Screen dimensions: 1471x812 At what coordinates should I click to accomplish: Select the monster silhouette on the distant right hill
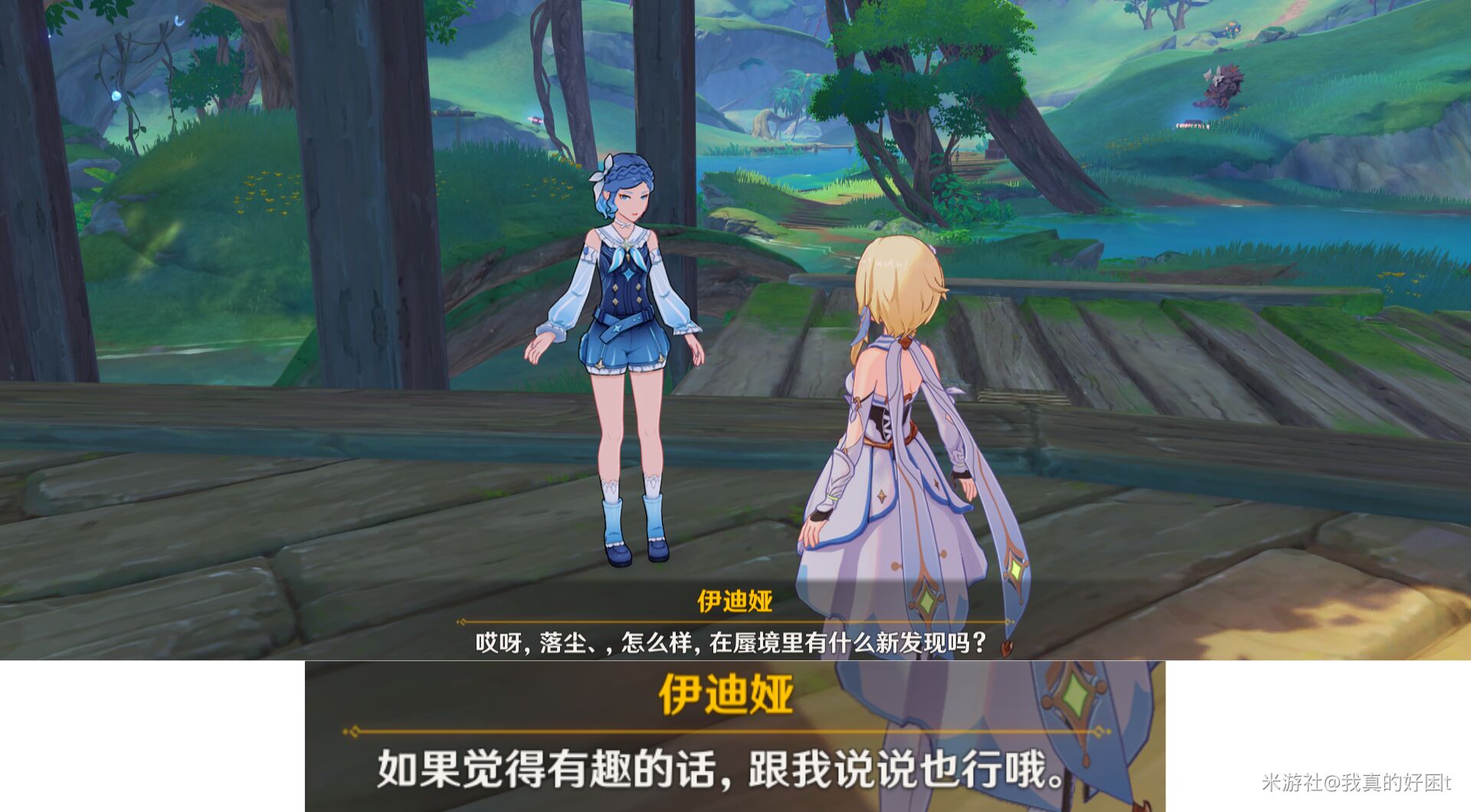(x=1224, y=86)
